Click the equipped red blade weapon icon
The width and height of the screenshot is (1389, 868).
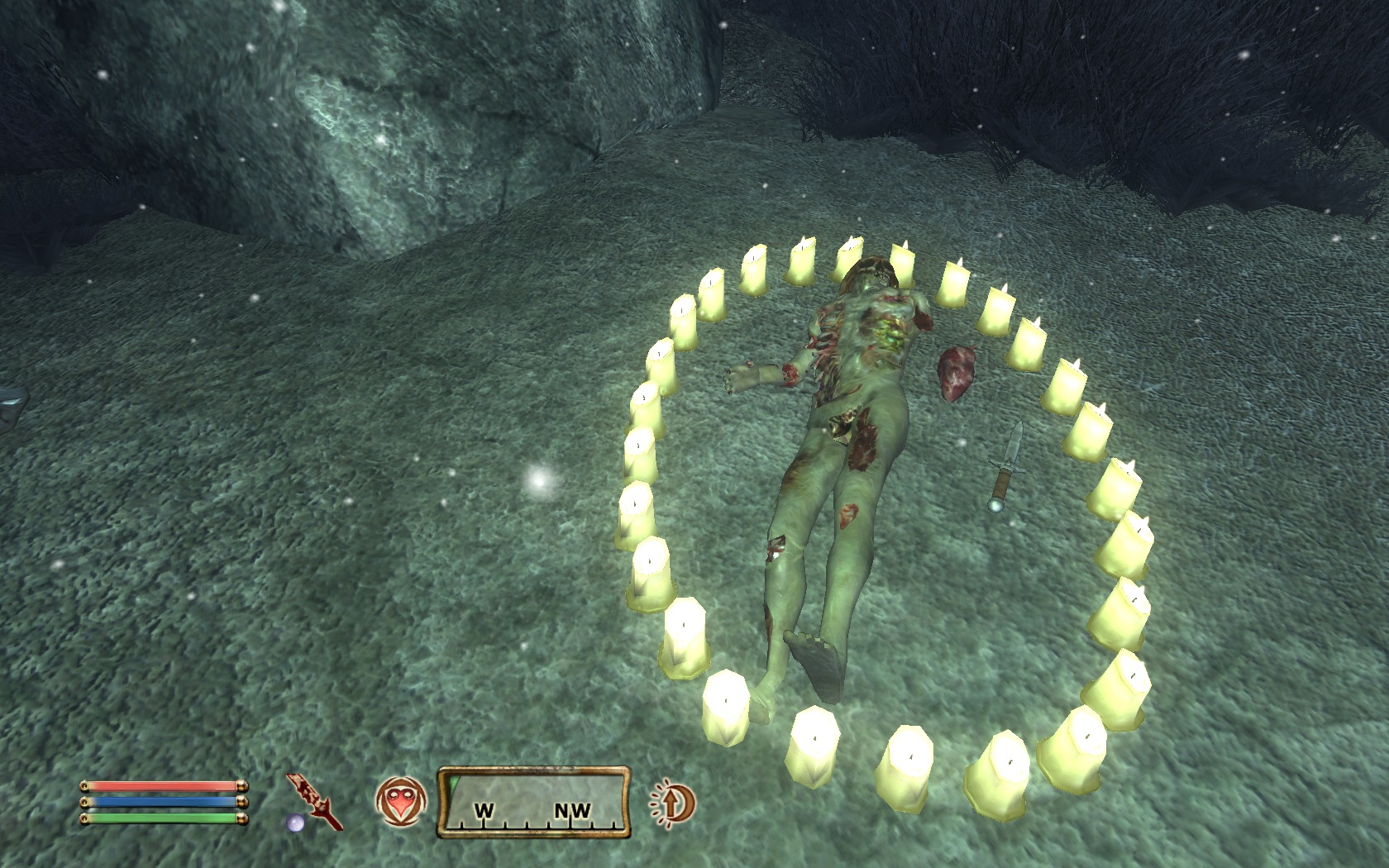click(313, 800)
